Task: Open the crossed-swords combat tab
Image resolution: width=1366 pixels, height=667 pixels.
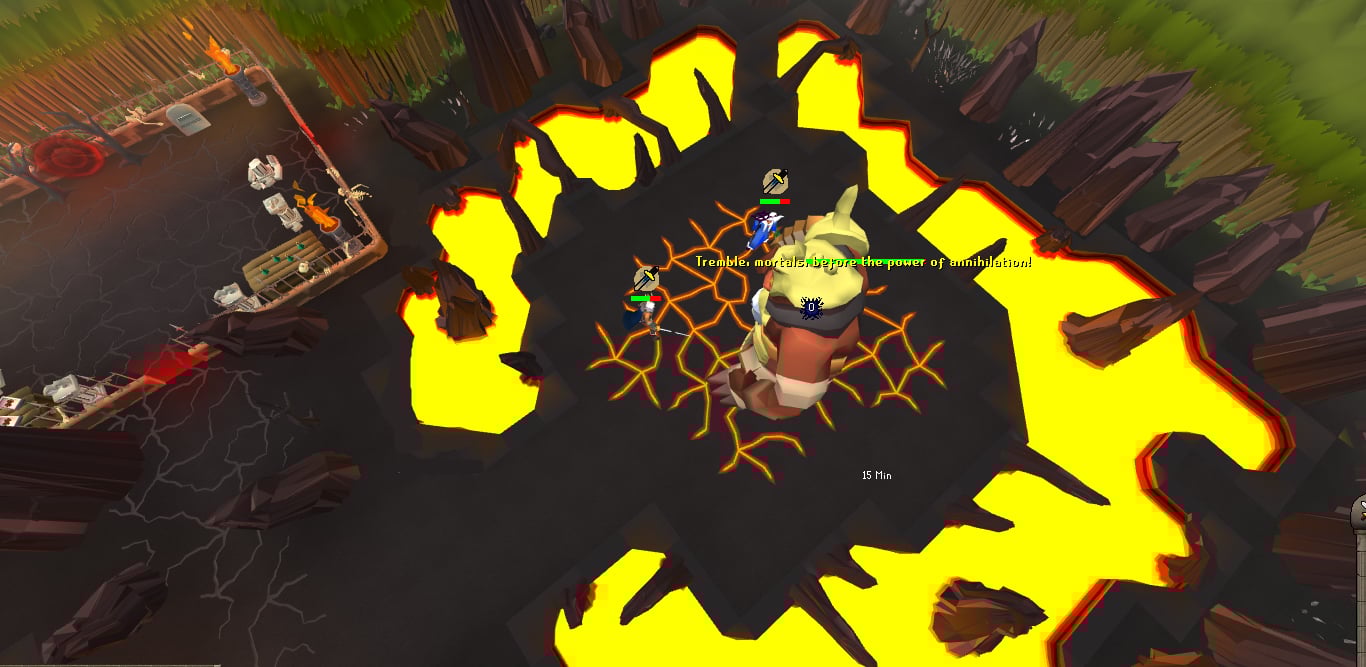Action: point(1359,513)
